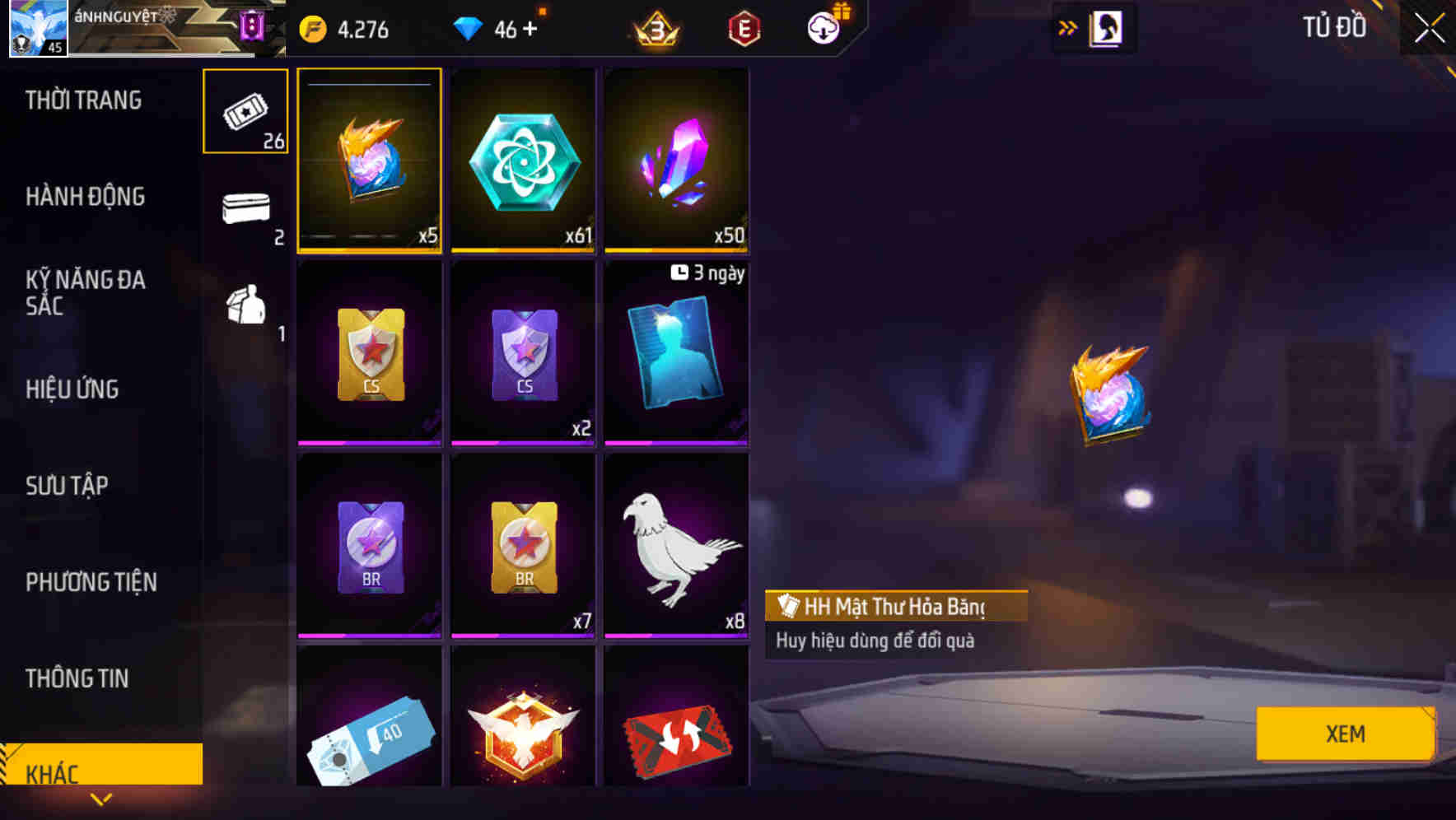Expand the sidebar using the bottom chevron
This screenshot has width=1456, height=820.
coord(102,798)
